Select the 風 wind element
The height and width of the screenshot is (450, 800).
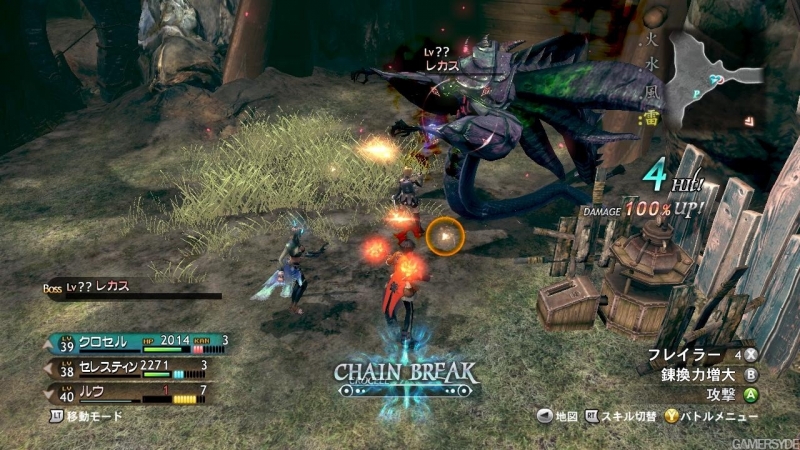coord(648,94)
